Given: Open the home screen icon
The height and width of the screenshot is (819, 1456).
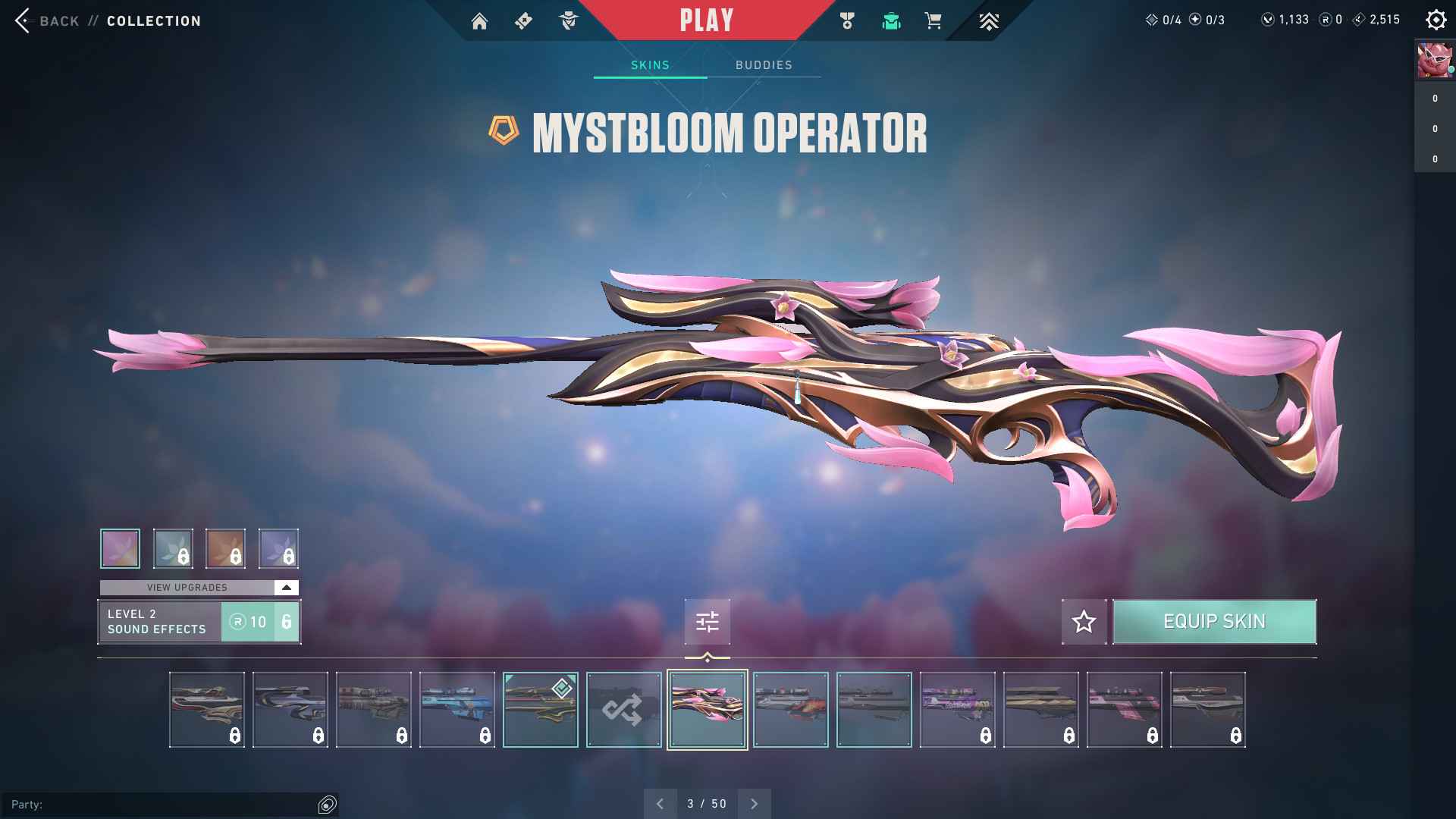Looking at the screenshot, I should pos(479,21).
